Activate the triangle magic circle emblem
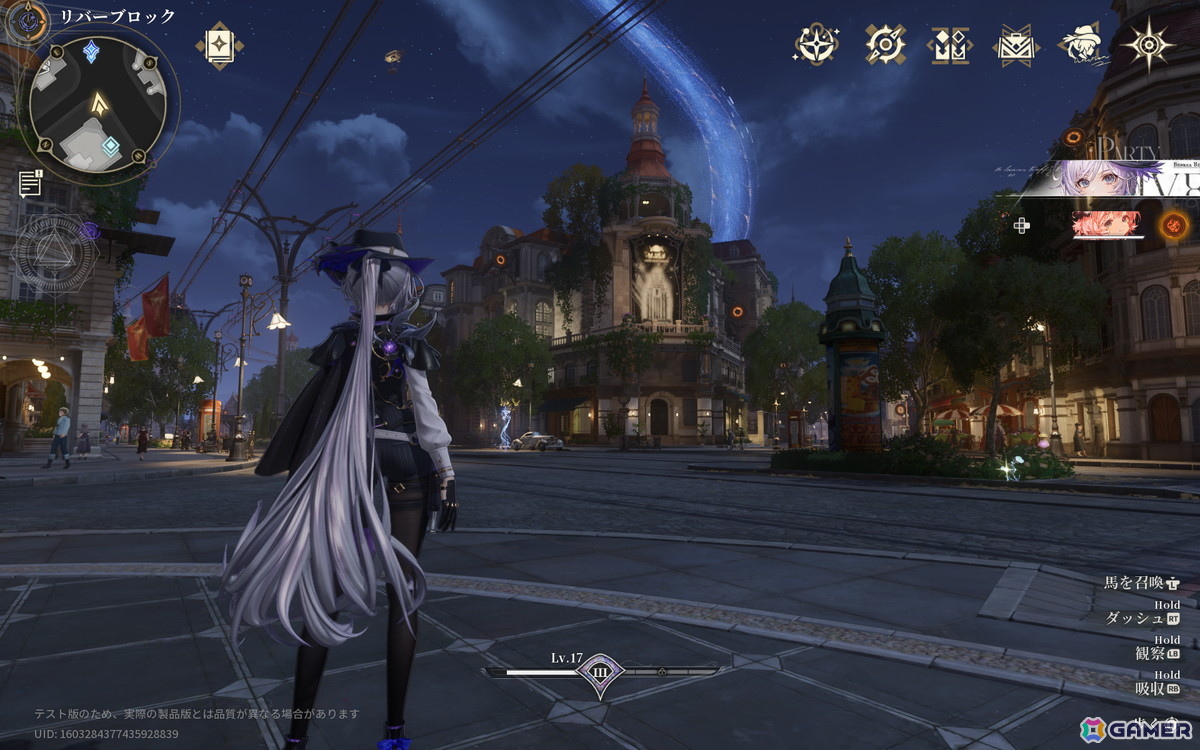Viewport: 1200px width, 750px height. (55, 252)
